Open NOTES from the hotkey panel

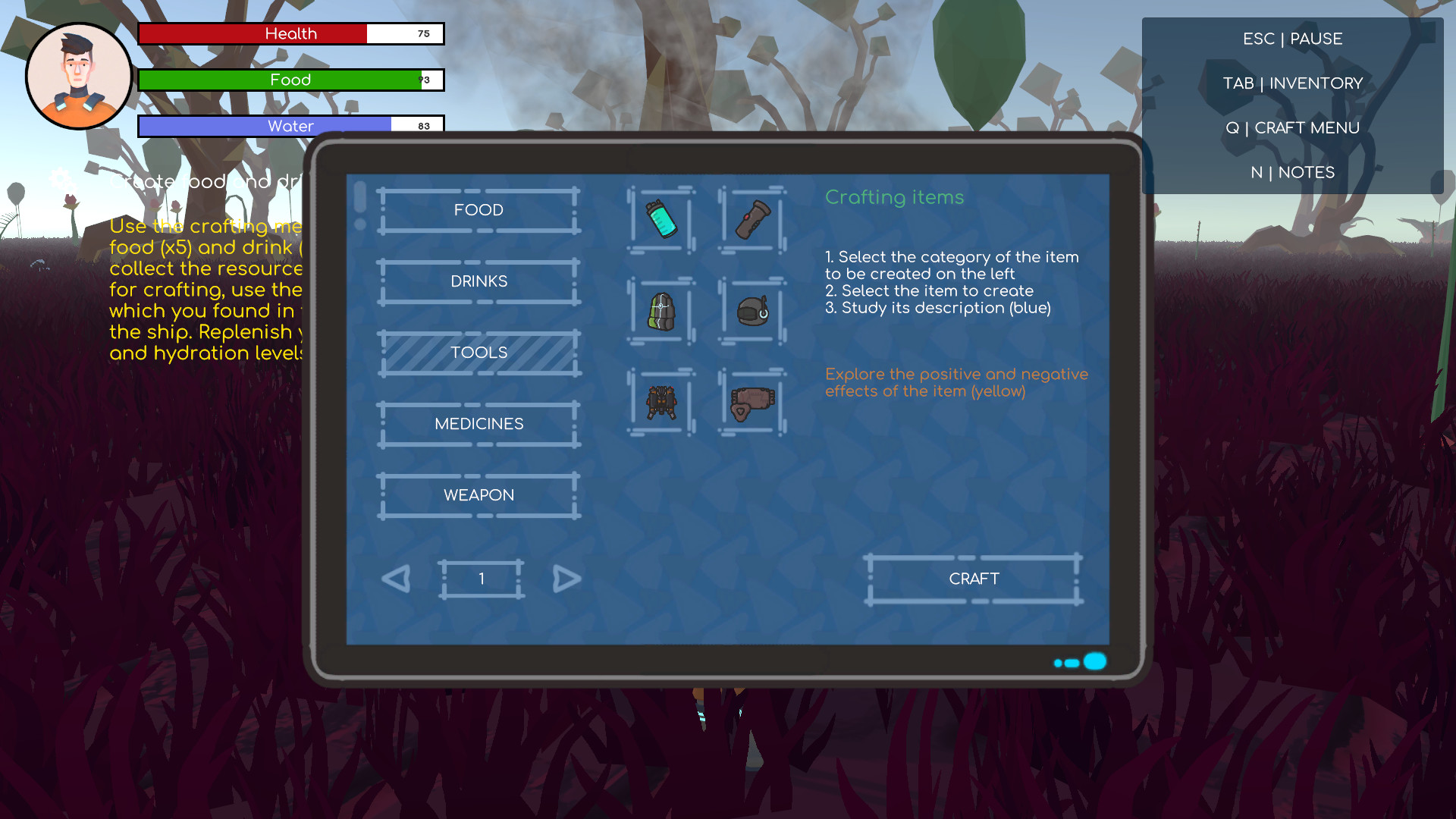click(1293, 172)
